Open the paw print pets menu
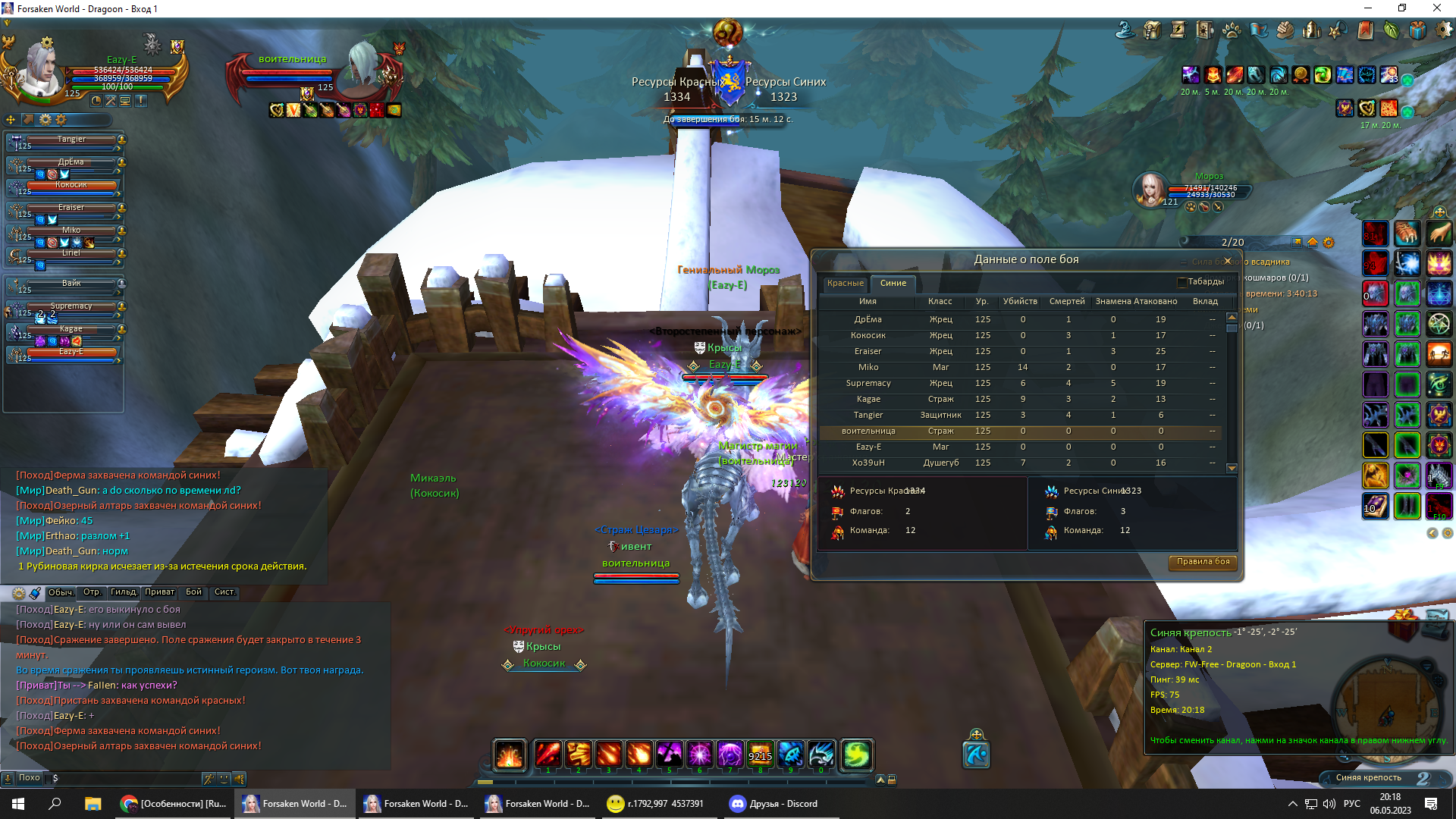This screenshot has height=819, width=1456. pyautogui.click(x=1232, y=30)
